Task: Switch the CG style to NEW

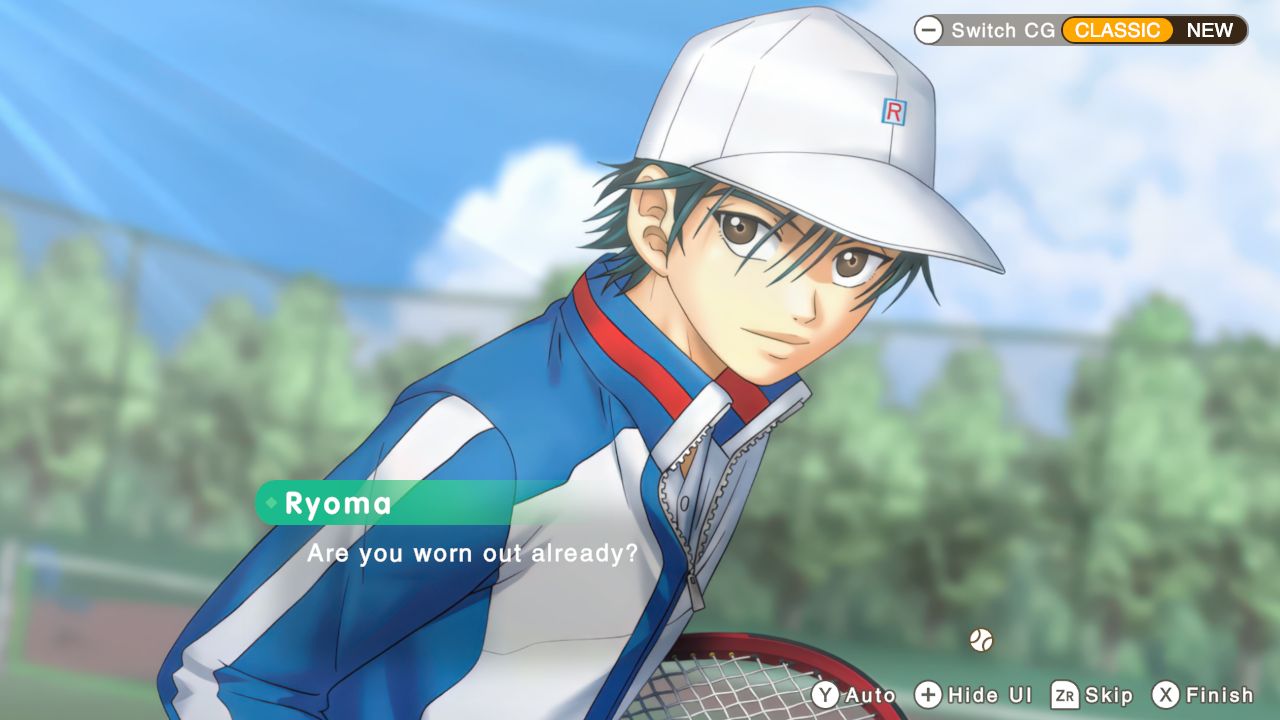Action: 1210,30
